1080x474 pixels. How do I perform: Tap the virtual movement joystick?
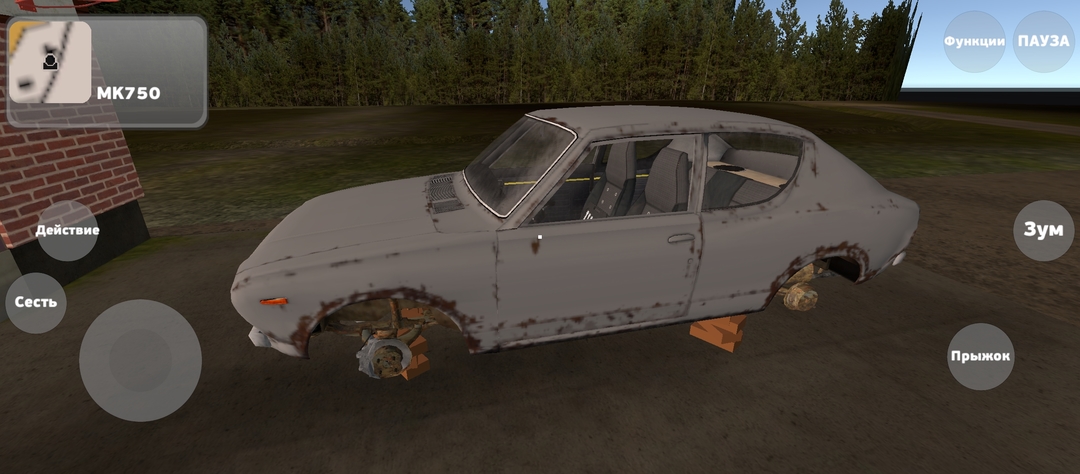tap(140, 360)
